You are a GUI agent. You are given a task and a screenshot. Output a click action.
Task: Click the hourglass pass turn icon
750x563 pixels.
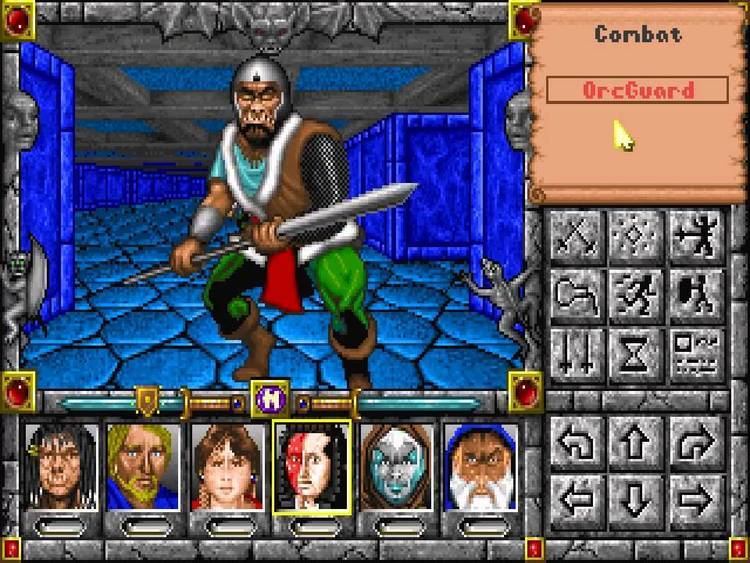point(637,355)
